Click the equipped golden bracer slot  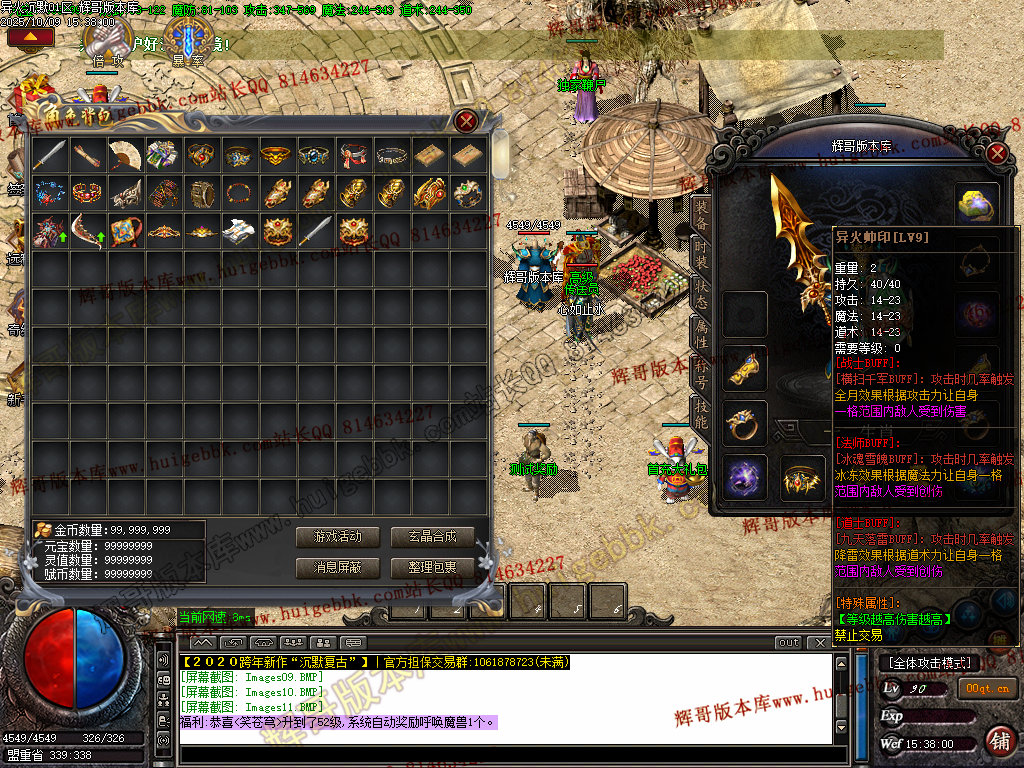point(745,368)
